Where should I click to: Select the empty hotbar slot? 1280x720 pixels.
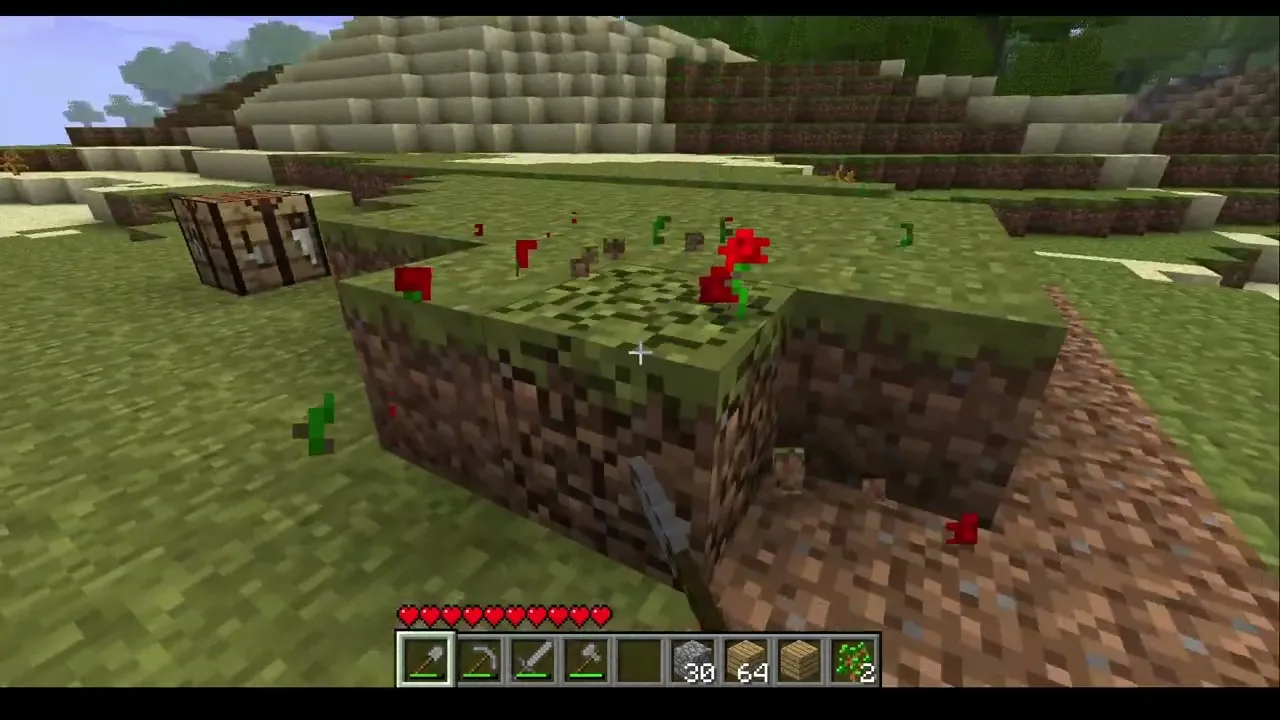tap(639, 661)
